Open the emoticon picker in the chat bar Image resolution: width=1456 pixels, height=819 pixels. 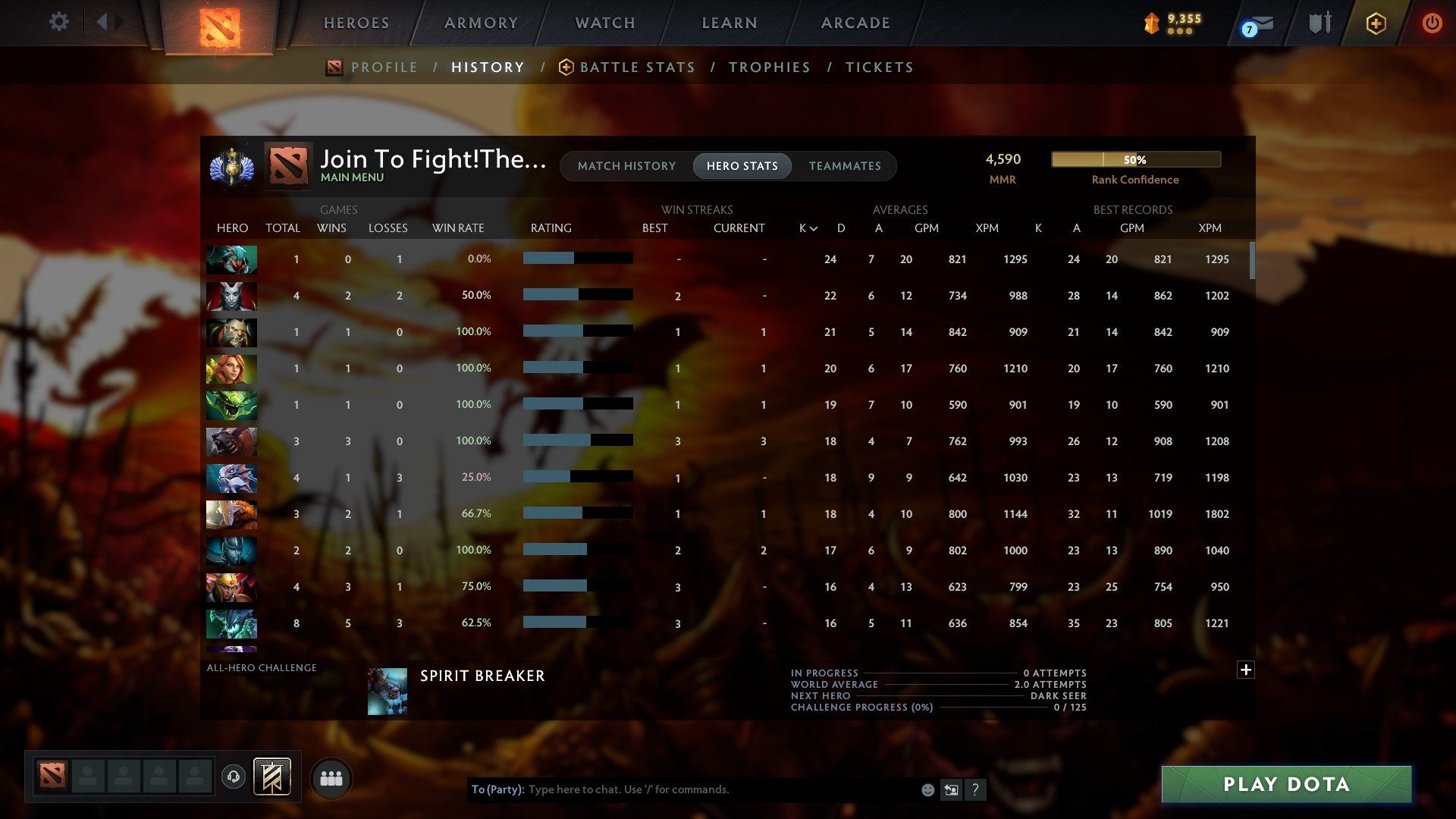927,789
